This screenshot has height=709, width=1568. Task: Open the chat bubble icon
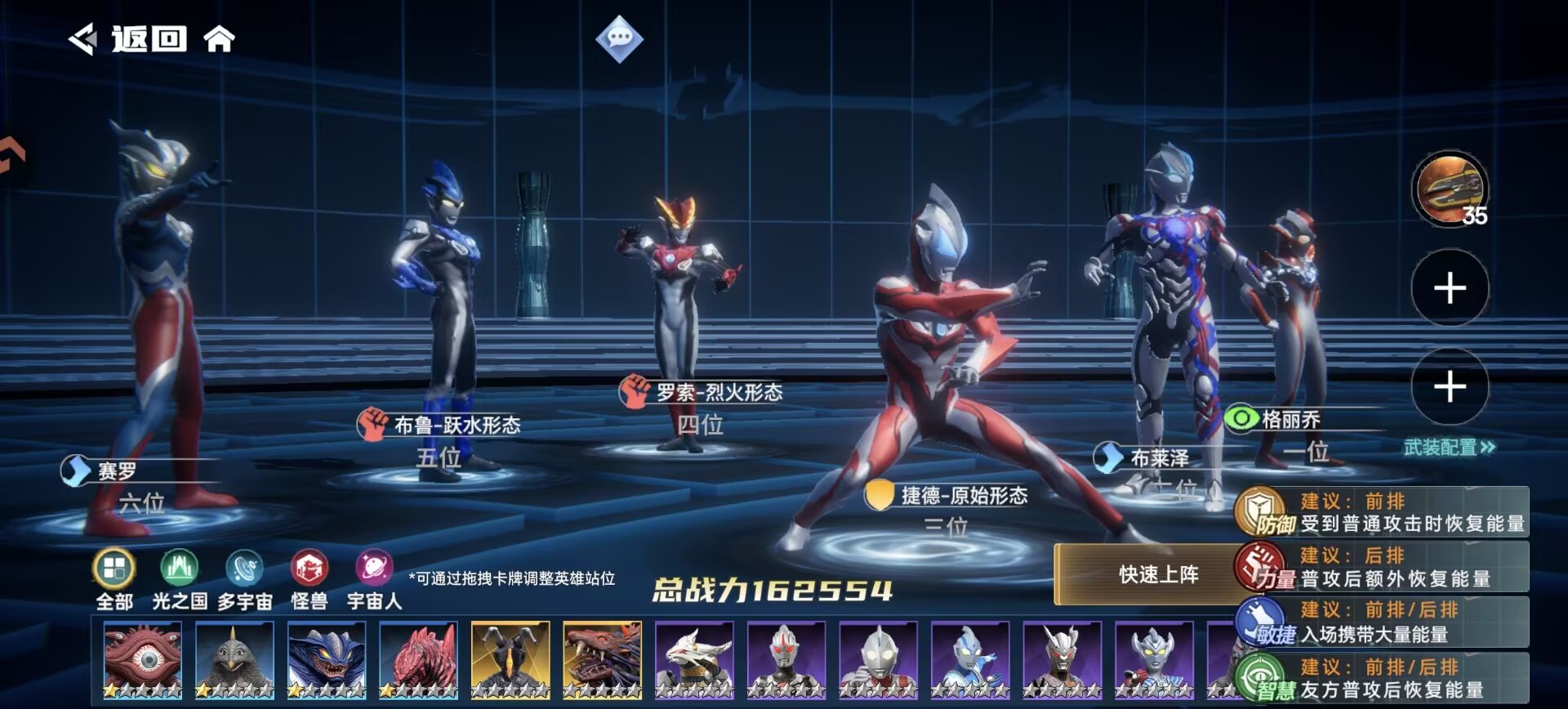pyautogui.click(x=619, y=38)
